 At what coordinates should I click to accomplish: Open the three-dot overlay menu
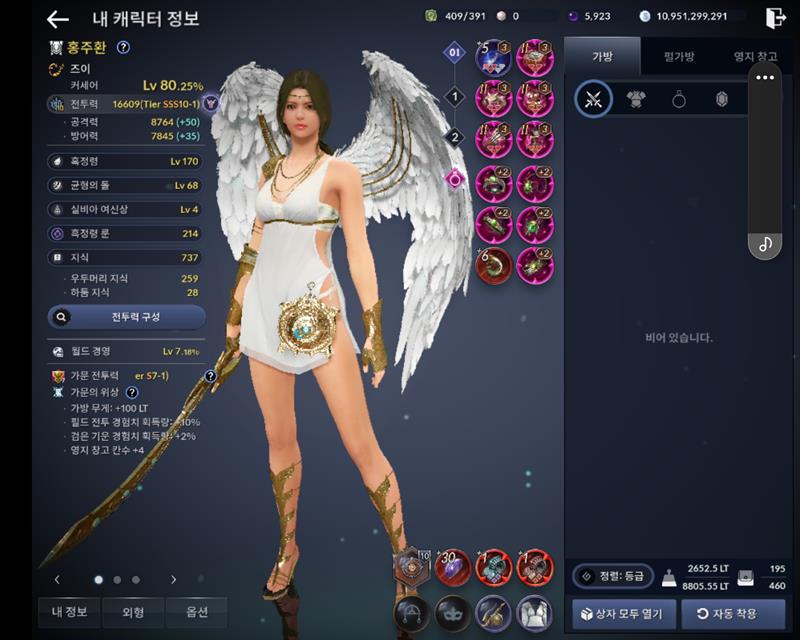coord(765,77)
